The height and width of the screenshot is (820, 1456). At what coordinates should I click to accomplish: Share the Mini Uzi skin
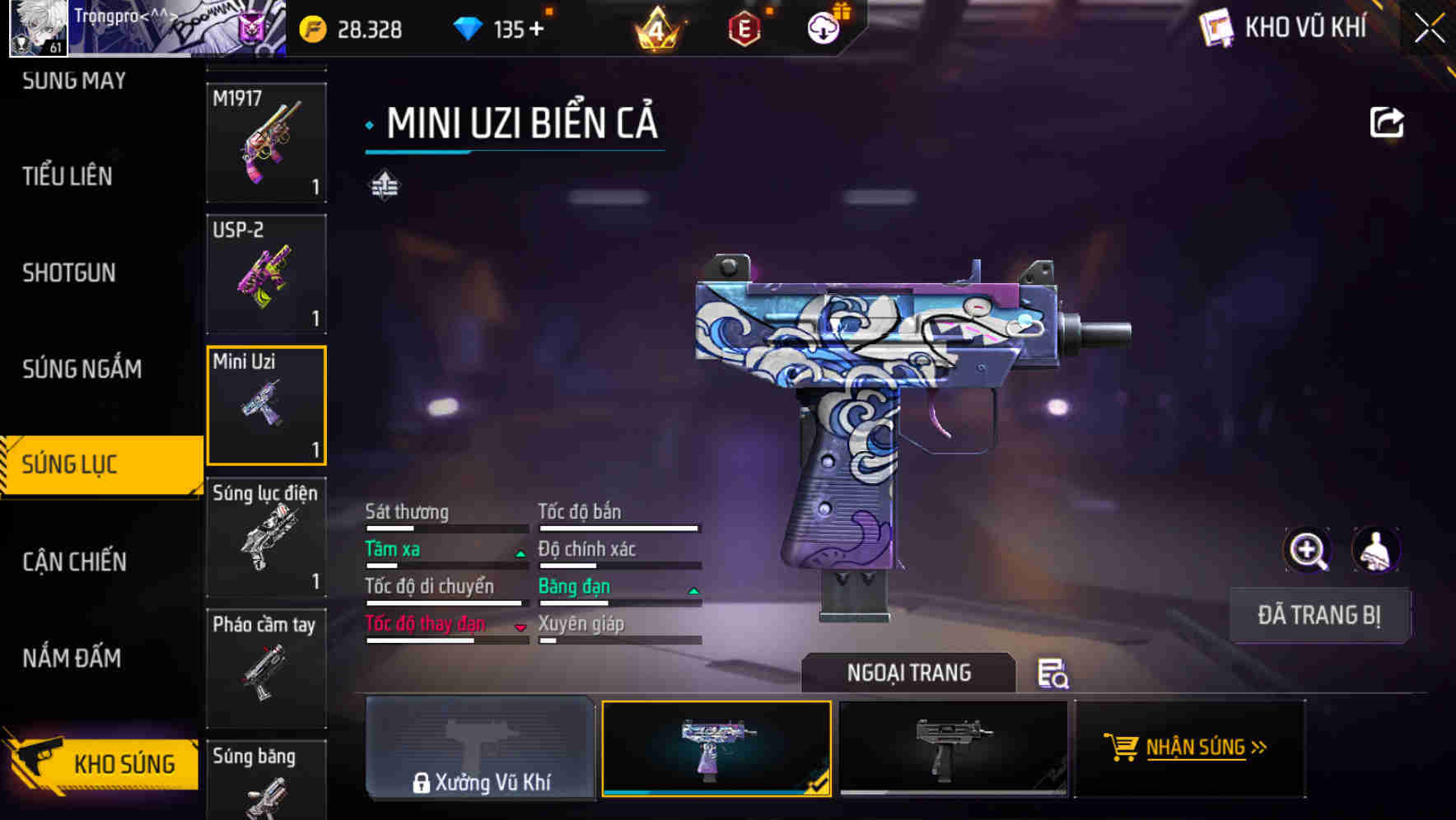1386,123
